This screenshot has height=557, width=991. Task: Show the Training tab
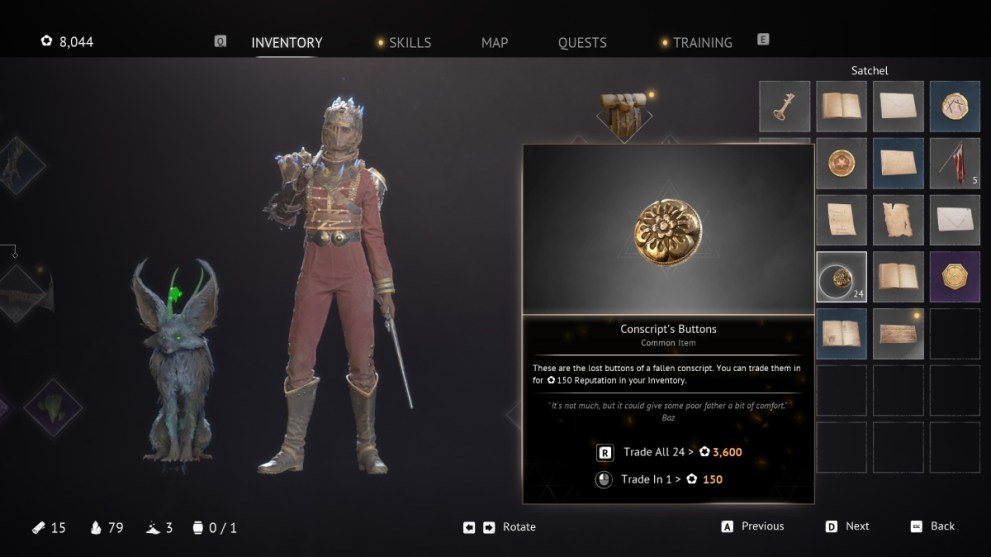click(702, 43)
